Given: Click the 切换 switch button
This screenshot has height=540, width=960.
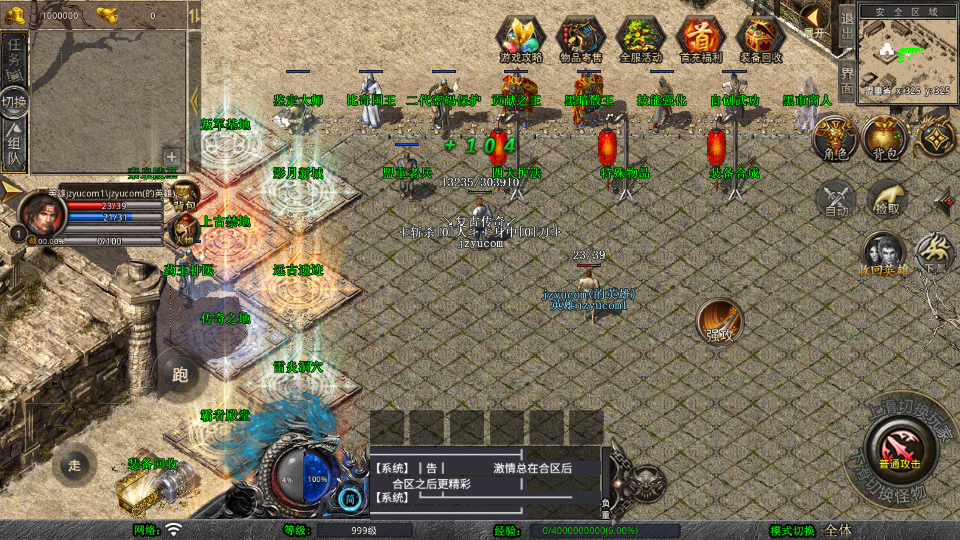Looking at the screenshot, I should click(x=14, y=102).
